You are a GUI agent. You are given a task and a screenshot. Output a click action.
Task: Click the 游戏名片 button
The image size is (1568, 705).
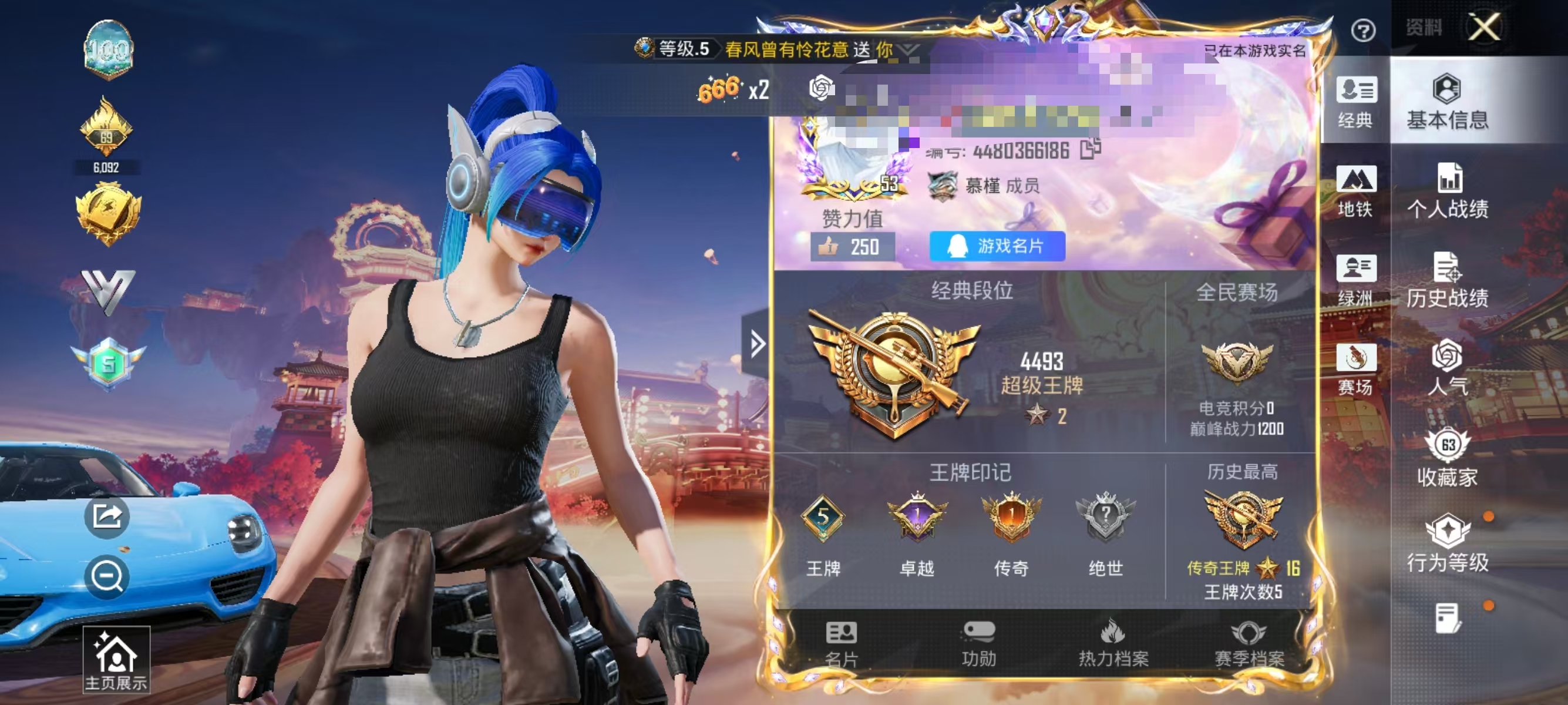pos(997,246)
